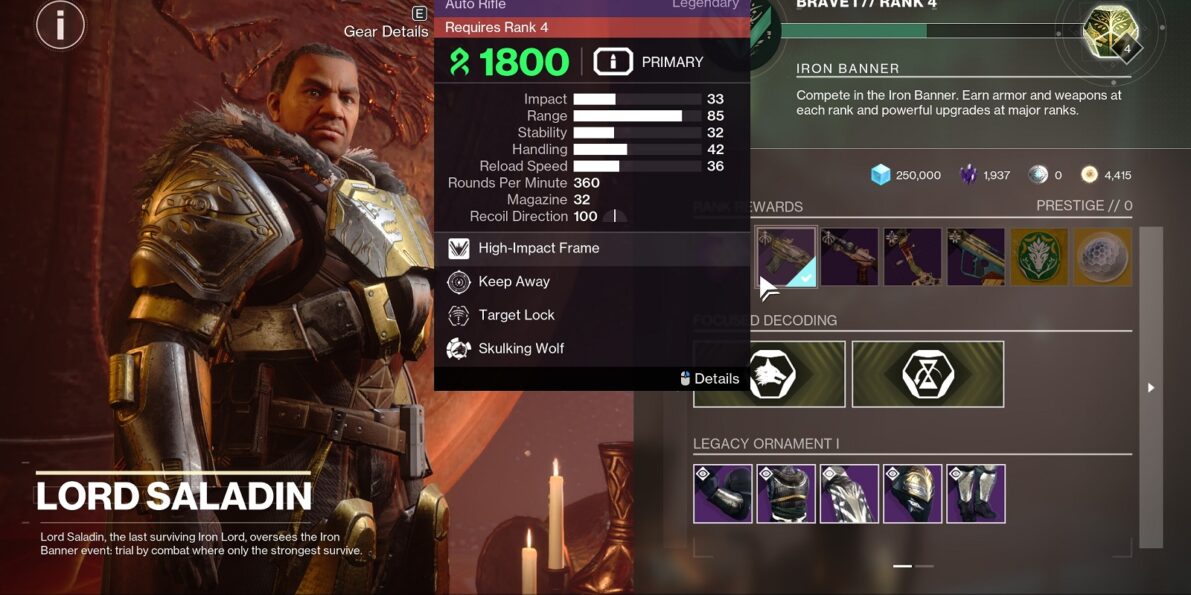This screenshot has height=595, width=1191.
Task: Inspect the Skulking Wolf perk
Action: pos(521,348)
